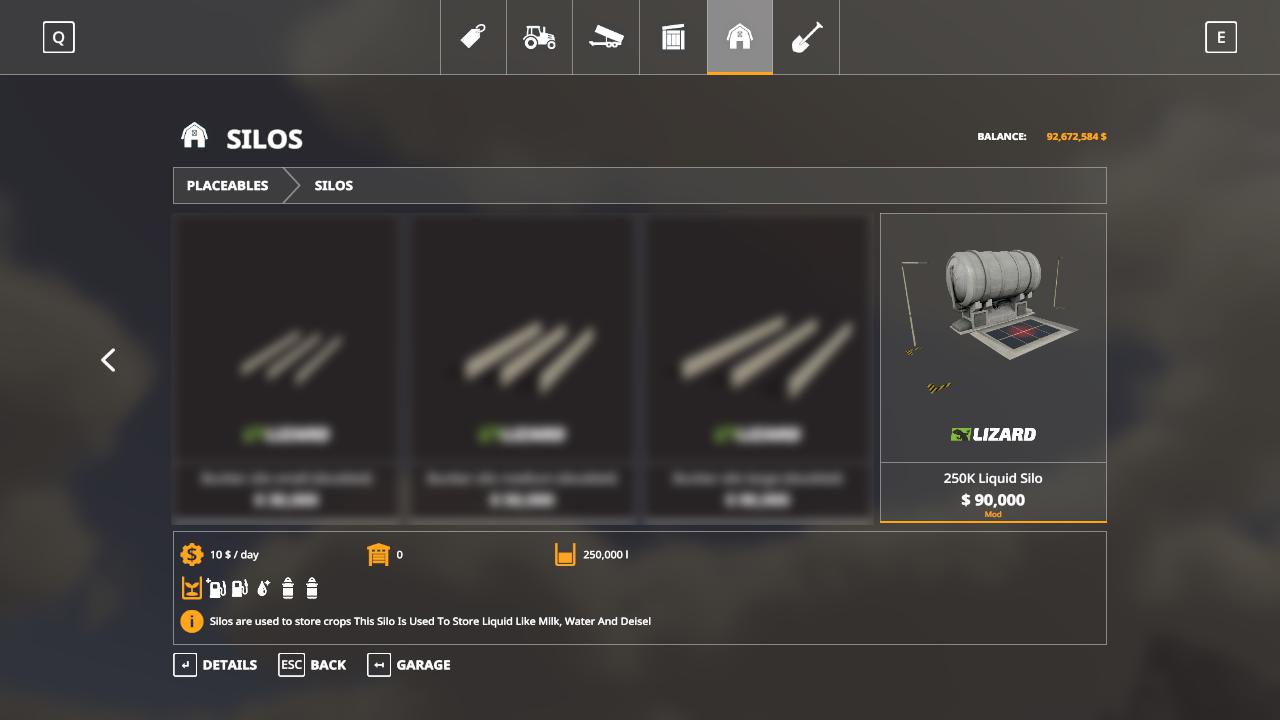The width and height of the screenshot is (1280, 720).
Task: Open the shovel landscaping tab
Action: (x=806, y=37)
